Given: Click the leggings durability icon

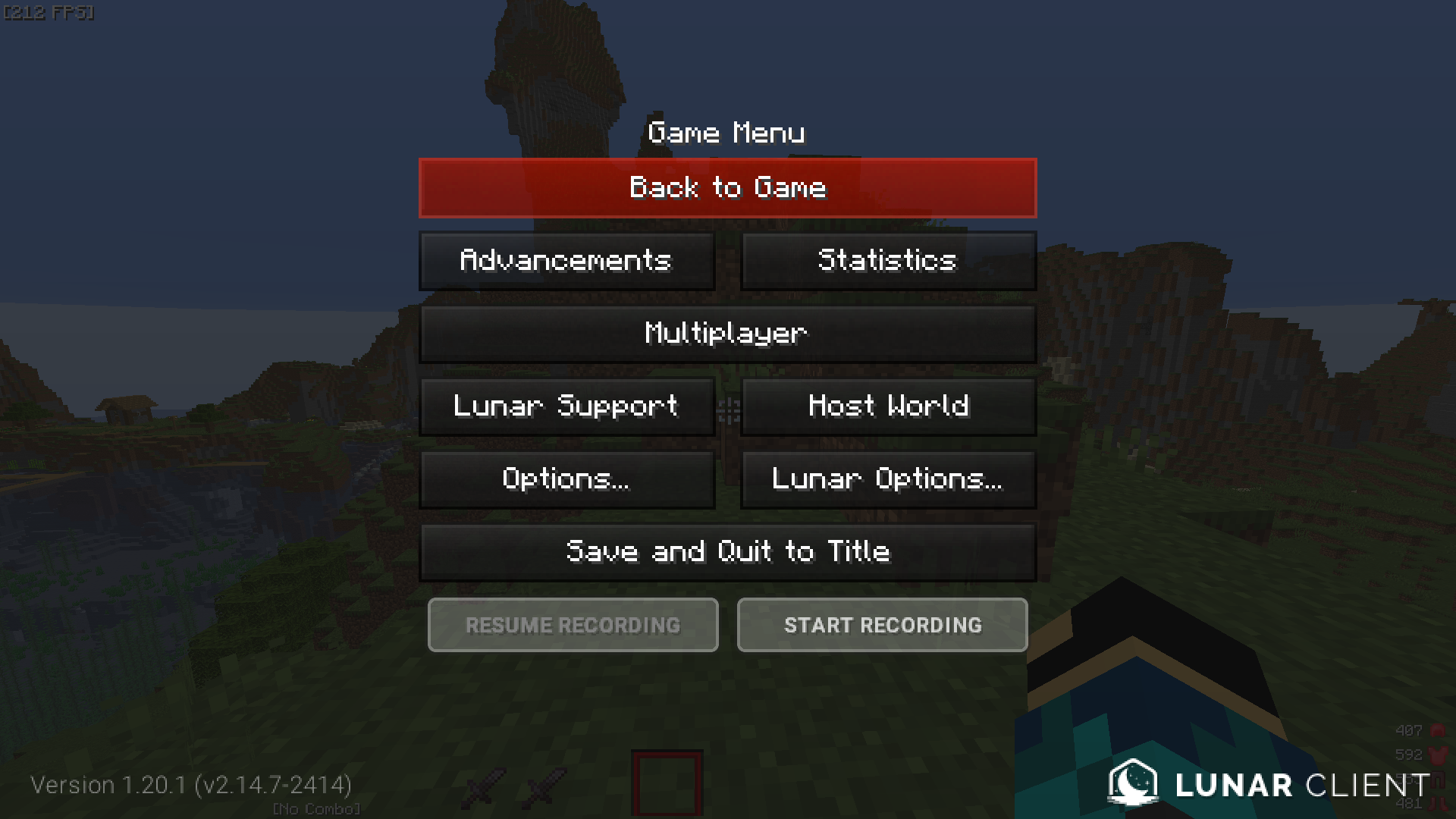Looking at the screenshot, I should click(x=1438, y=780).
